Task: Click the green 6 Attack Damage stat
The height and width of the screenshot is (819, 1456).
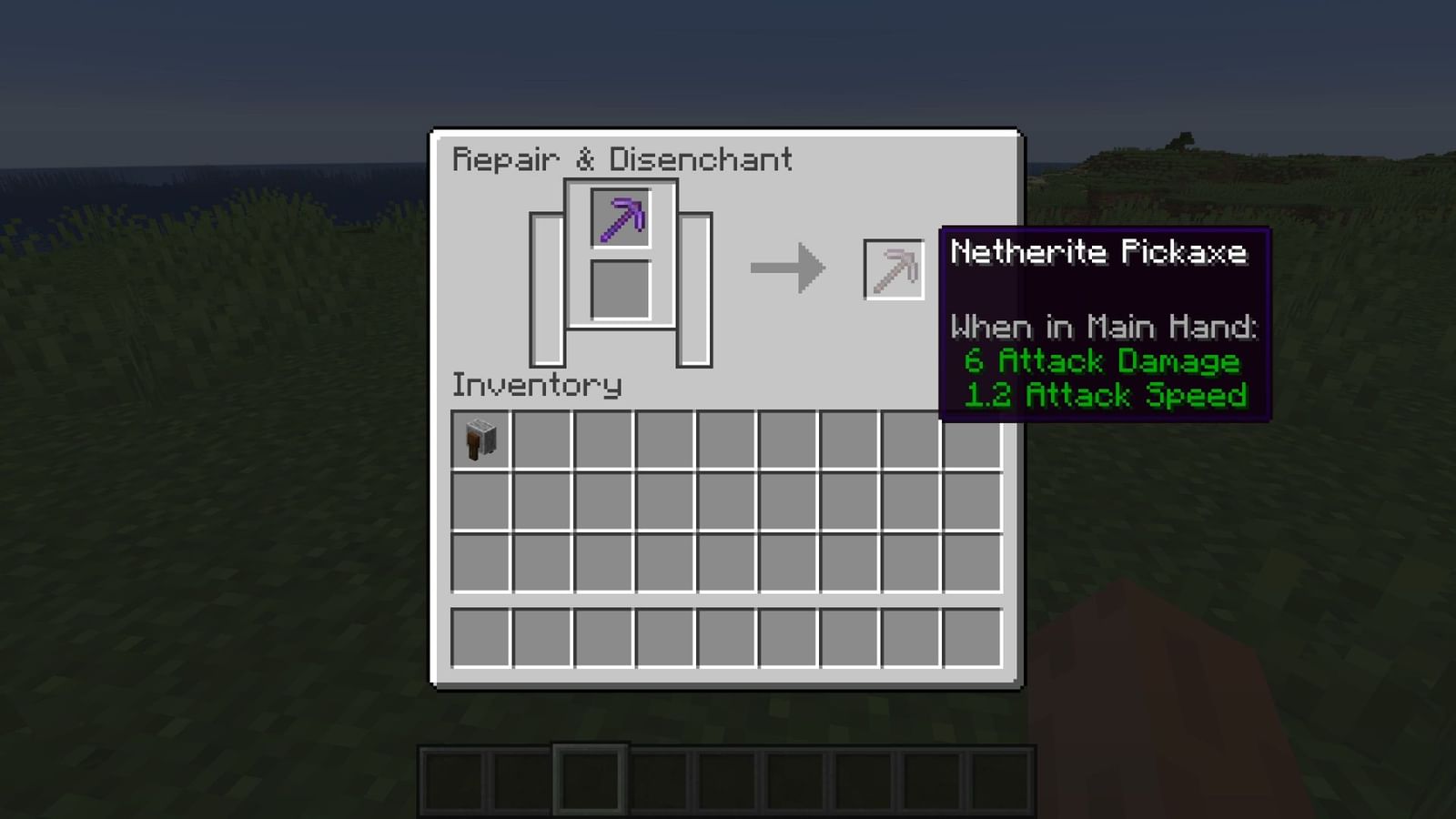Action: click(1102, 361)
